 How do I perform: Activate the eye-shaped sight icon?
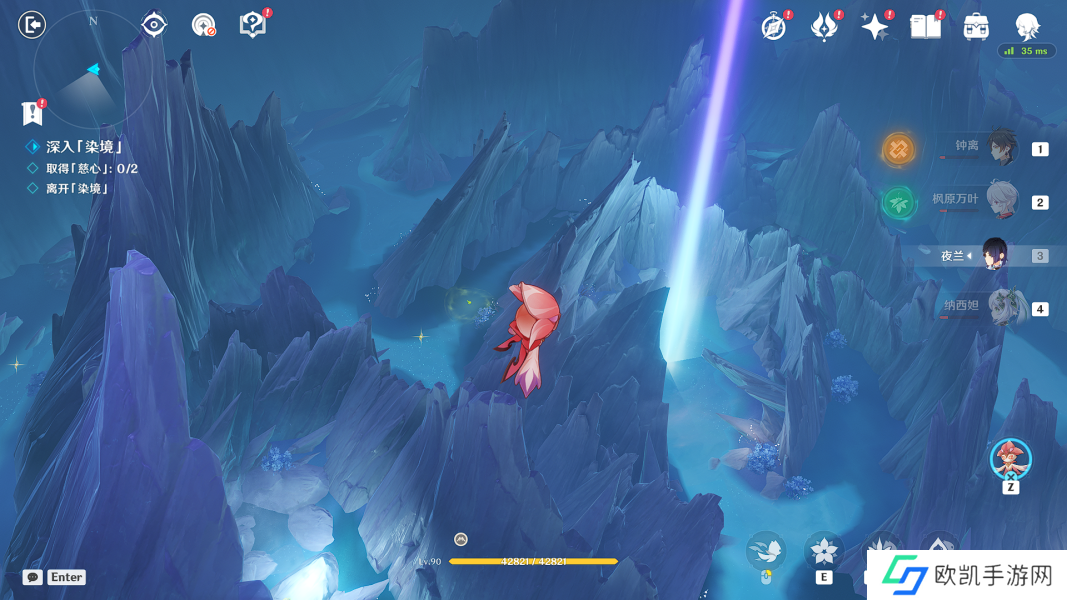[154, 25]
